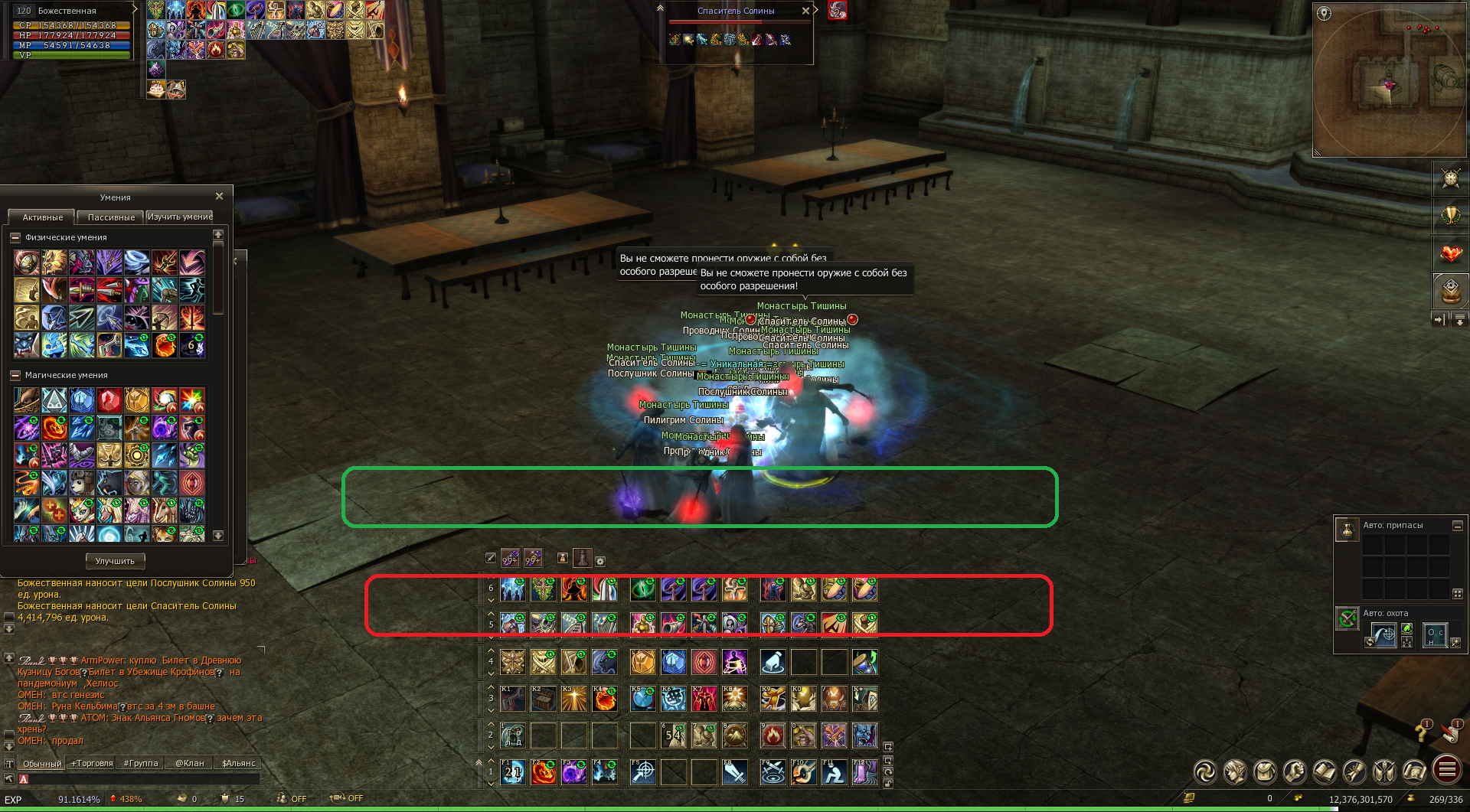Click the Улучшить button
Viewport: 1470px width, 812px height.
point(115,561)
